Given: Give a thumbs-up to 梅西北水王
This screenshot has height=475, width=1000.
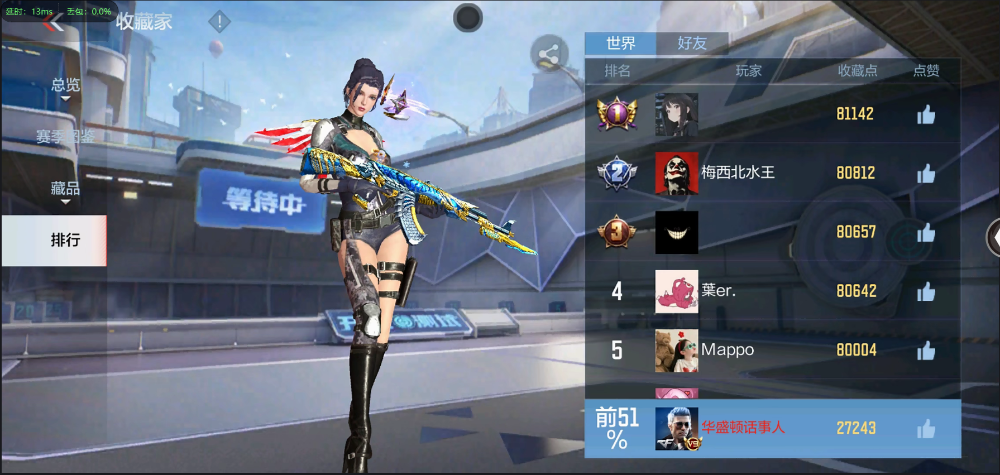Looking at the screenshot, I should [926, 173].
